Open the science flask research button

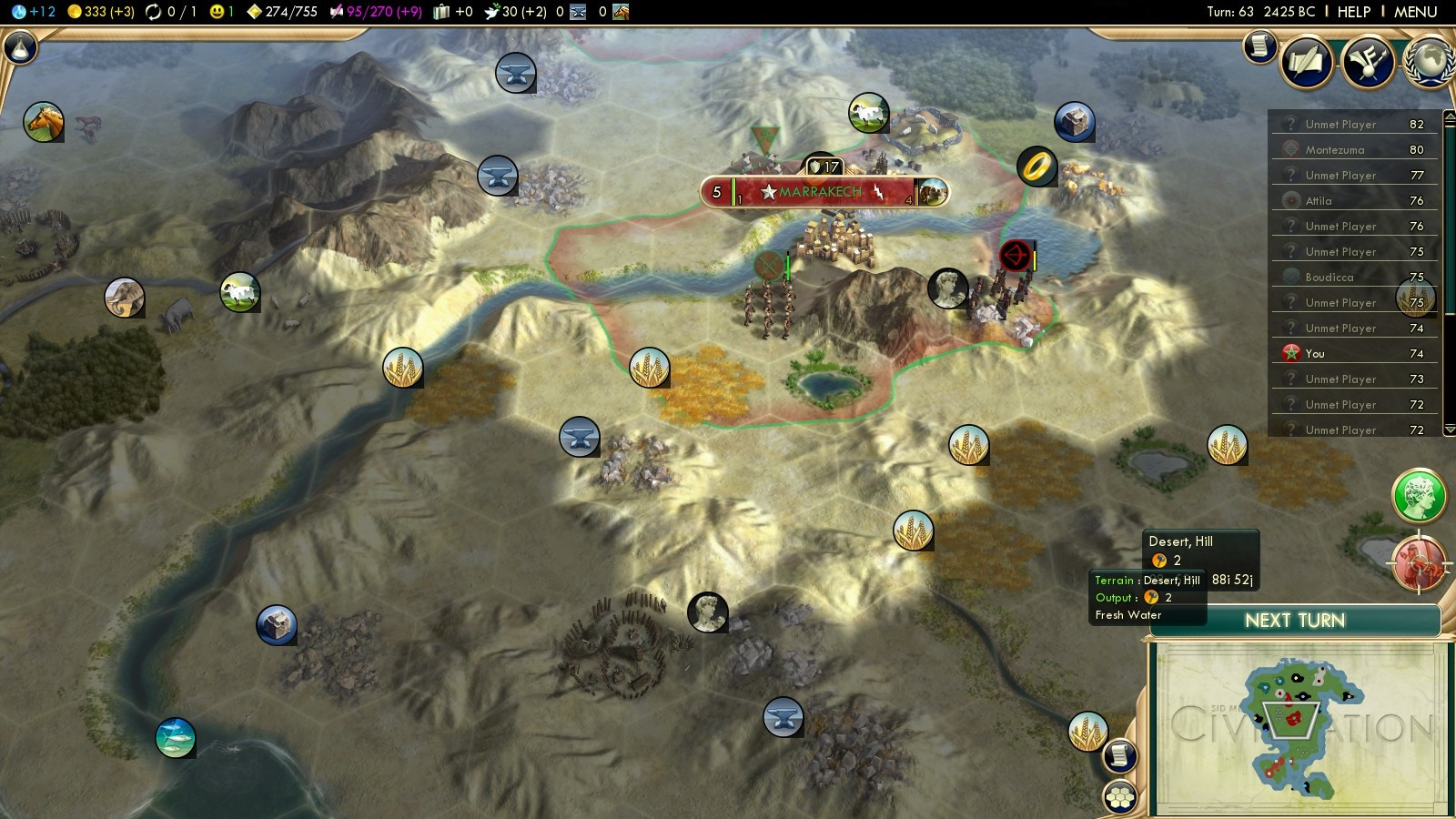[x=20, y=47]
